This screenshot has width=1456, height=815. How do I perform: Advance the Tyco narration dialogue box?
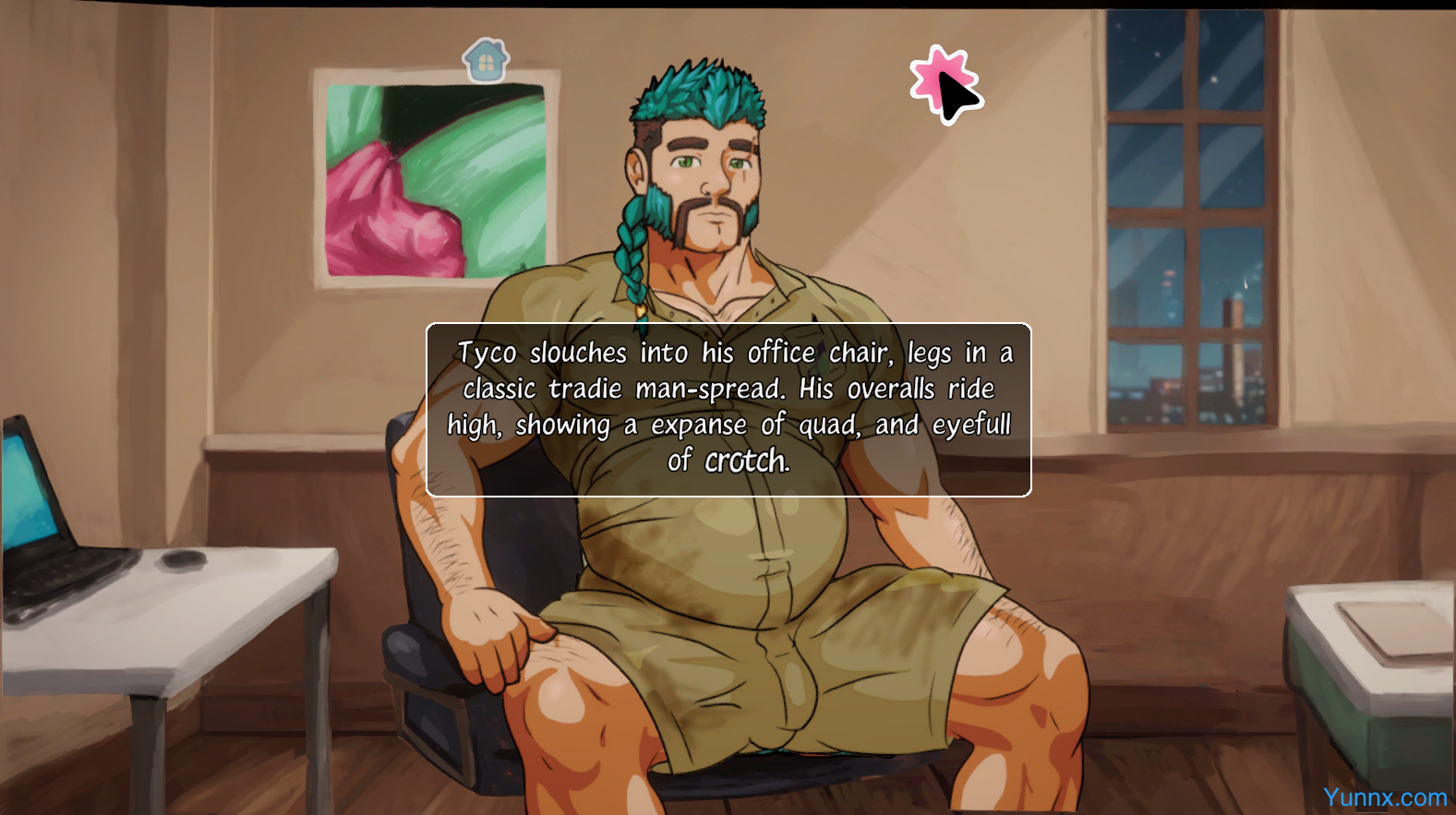click(x=728, y=409)
